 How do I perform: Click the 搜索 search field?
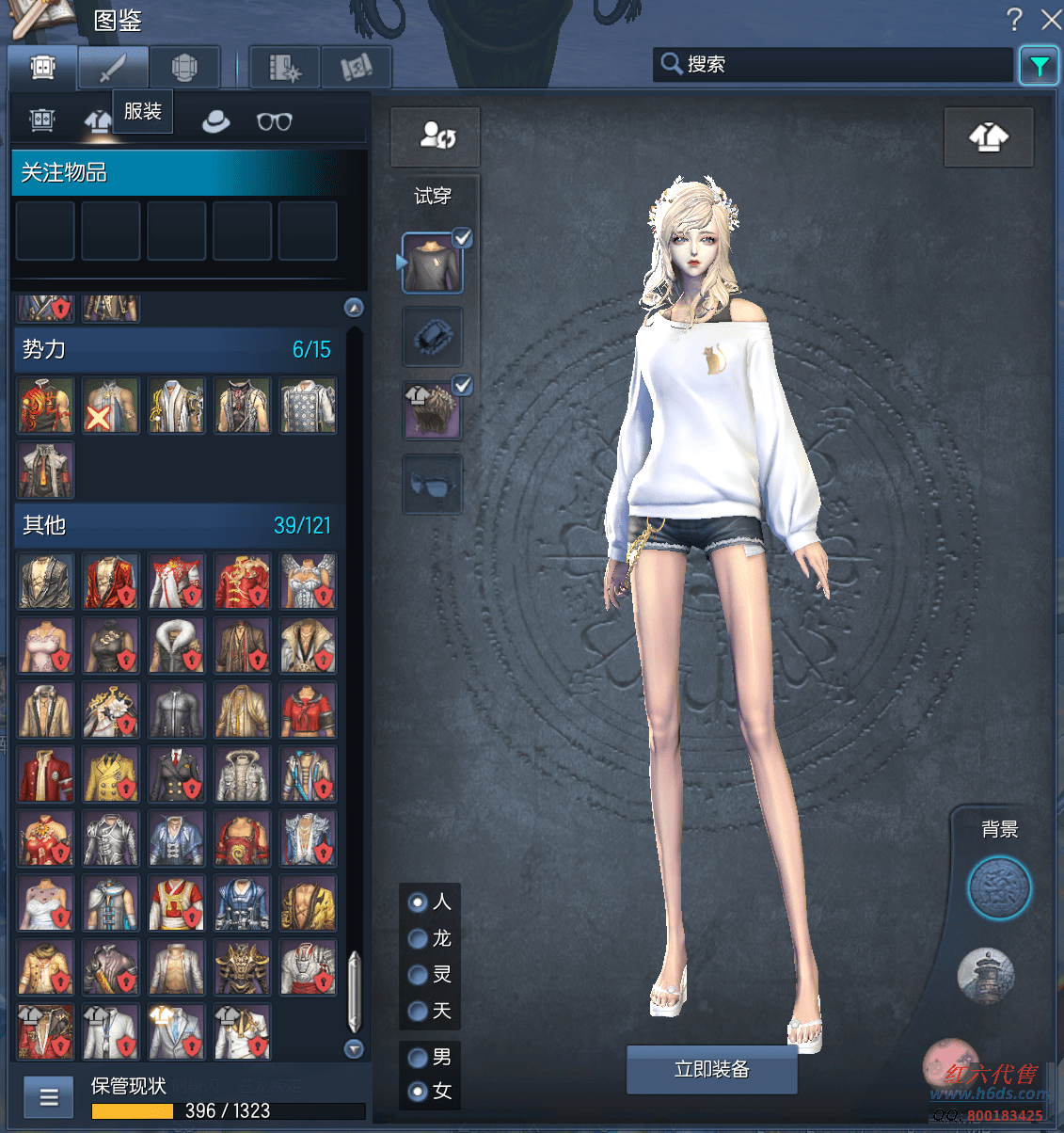point(833,64)
